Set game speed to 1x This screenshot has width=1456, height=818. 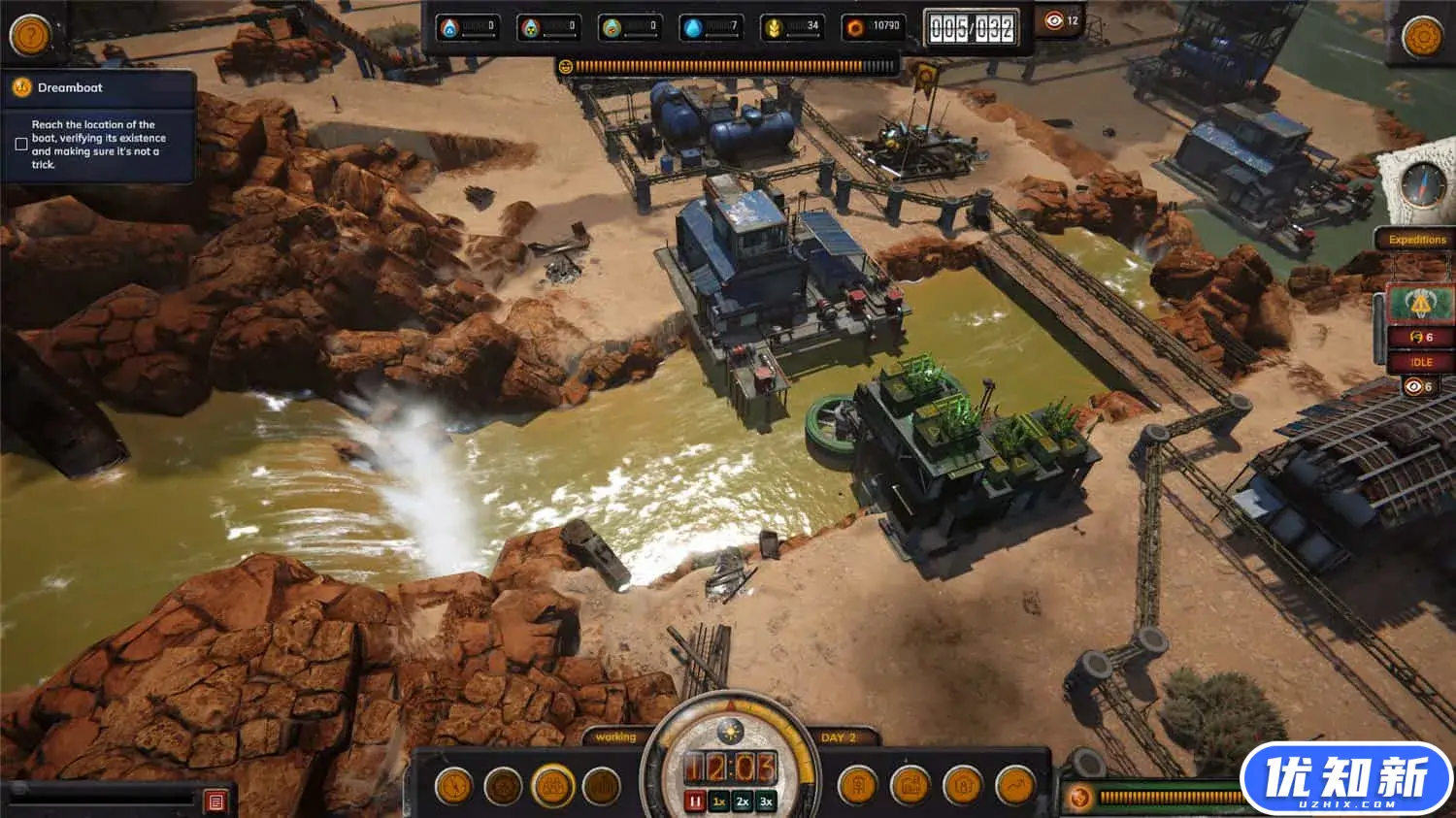pyautogui.click(x=719, y=802)
